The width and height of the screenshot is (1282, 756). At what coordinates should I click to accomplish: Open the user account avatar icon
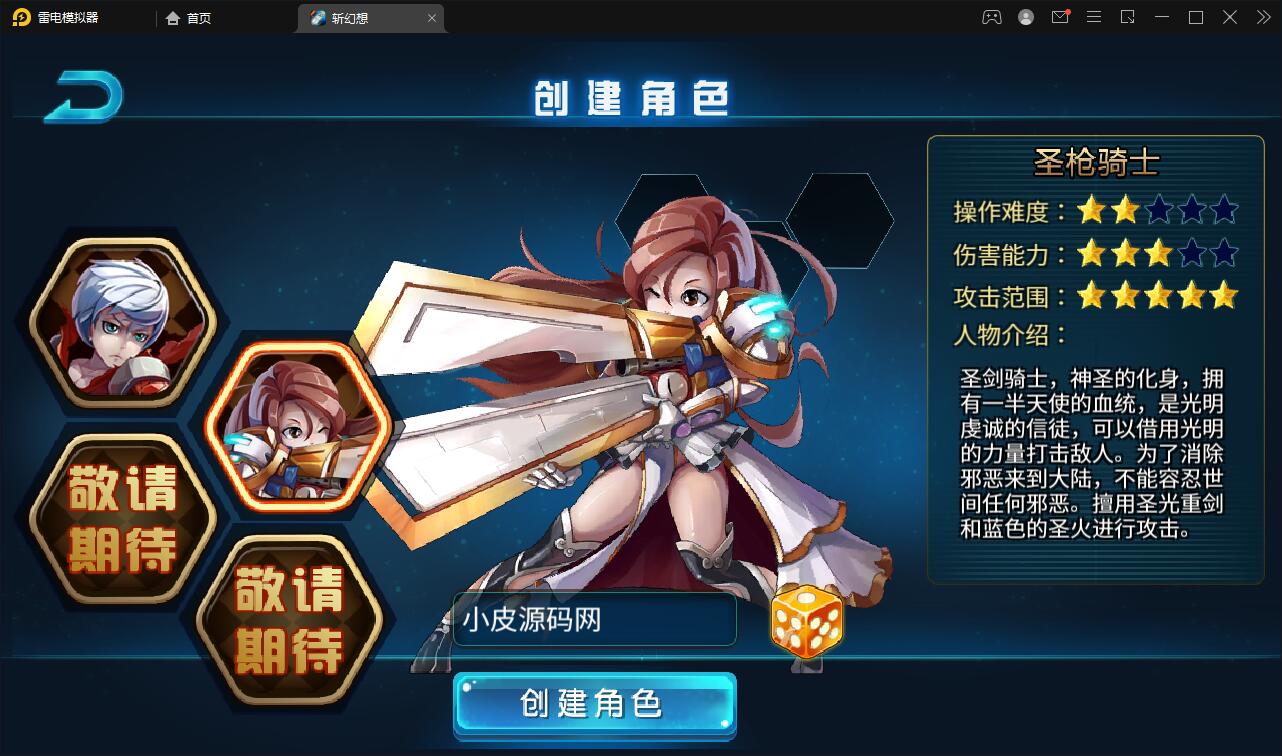pos(1025,17)
